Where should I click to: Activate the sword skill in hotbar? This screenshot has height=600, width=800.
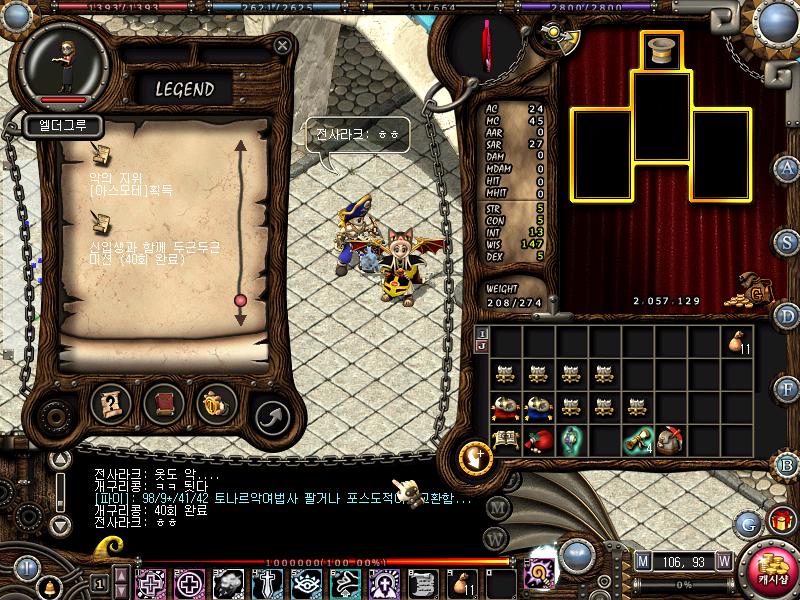(267, 582)
